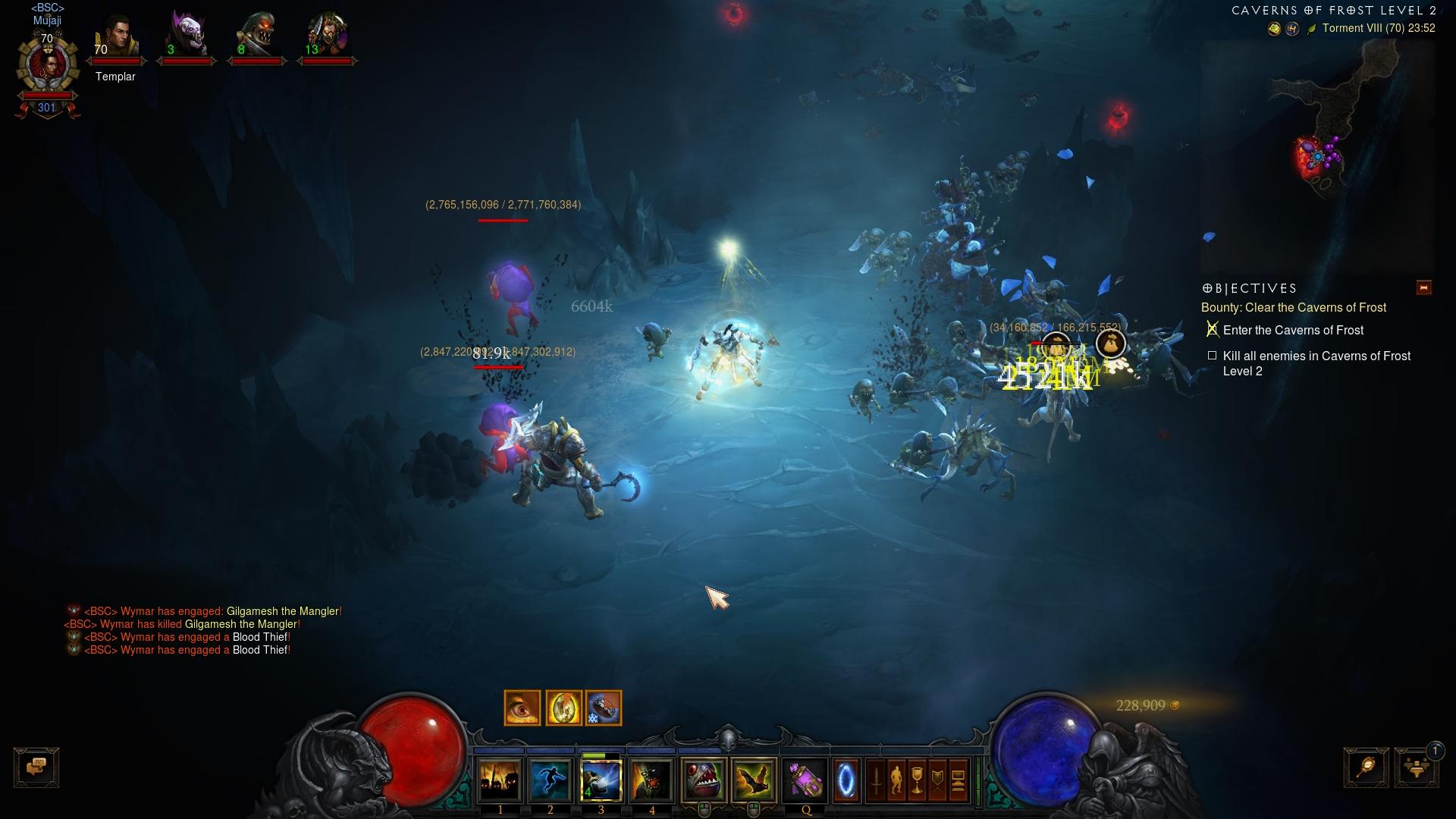
Task: Use the Spirit Walk skill
Action: click(x=551, y=780)
